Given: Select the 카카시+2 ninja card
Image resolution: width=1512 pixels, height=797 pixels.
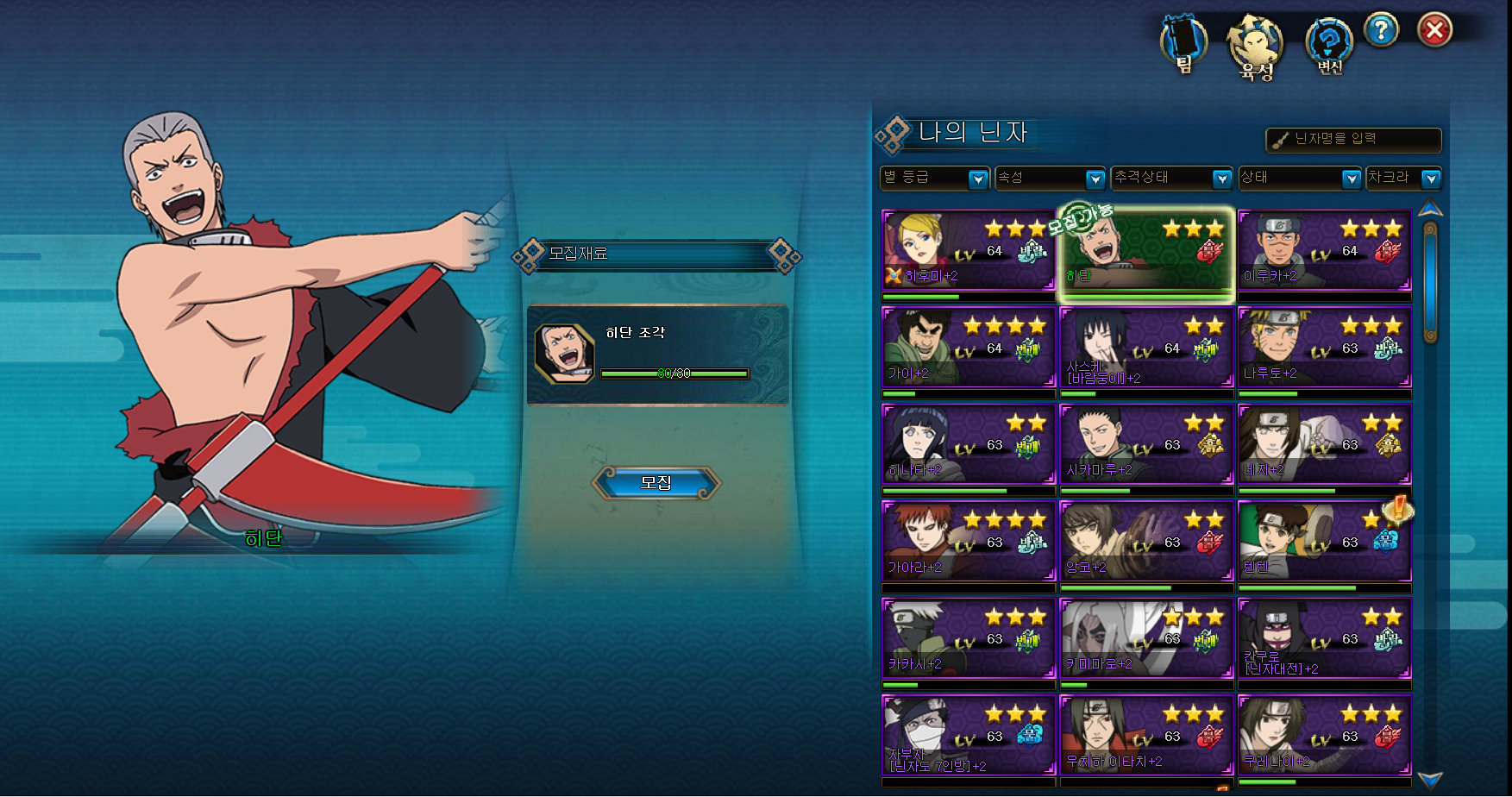Looking at the screenshot, I should tap(969, 639).
